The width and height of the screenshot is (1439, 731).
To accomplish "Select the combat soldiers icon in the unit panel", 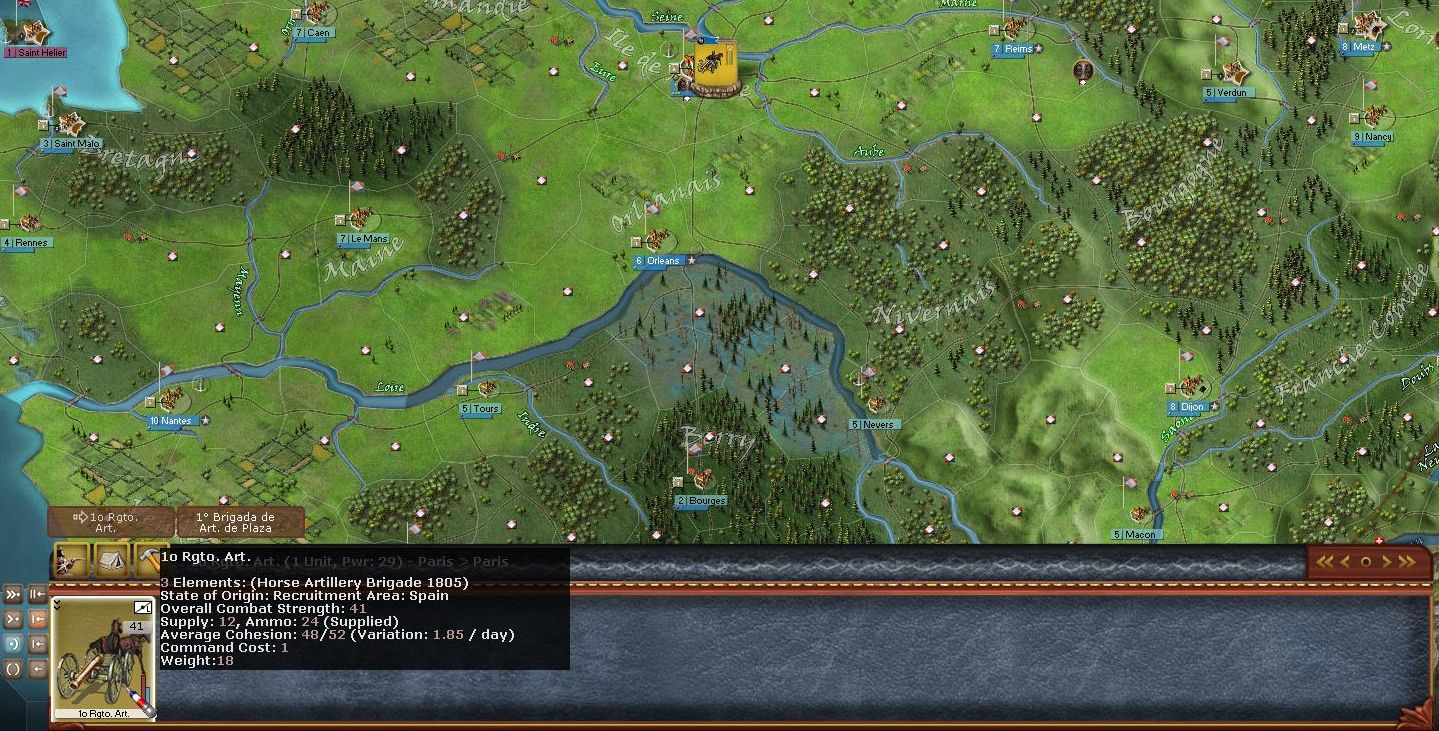I will tap(66, 560).
